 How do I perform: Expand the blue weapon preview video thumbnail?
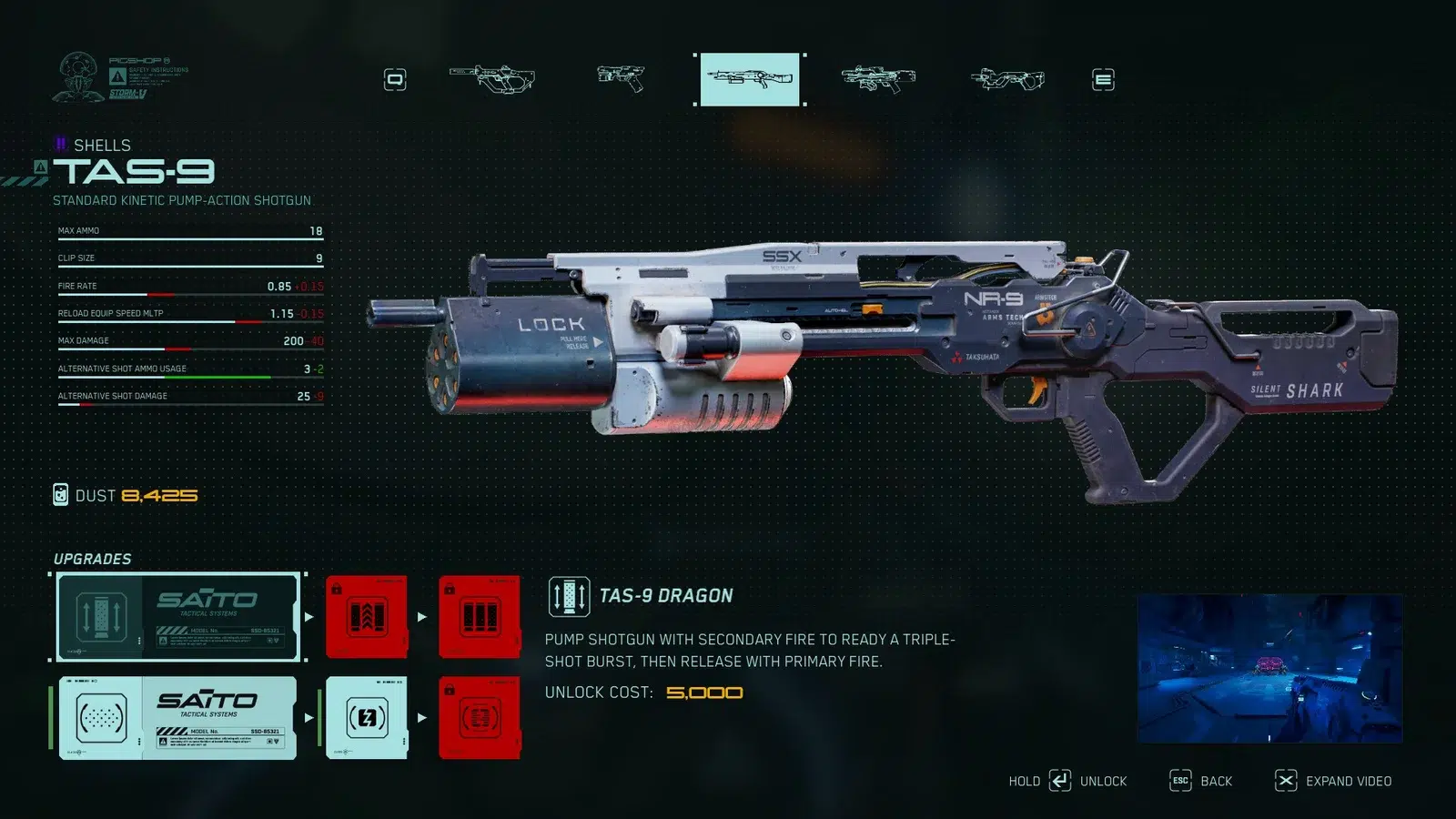(x=1269, y=669)
